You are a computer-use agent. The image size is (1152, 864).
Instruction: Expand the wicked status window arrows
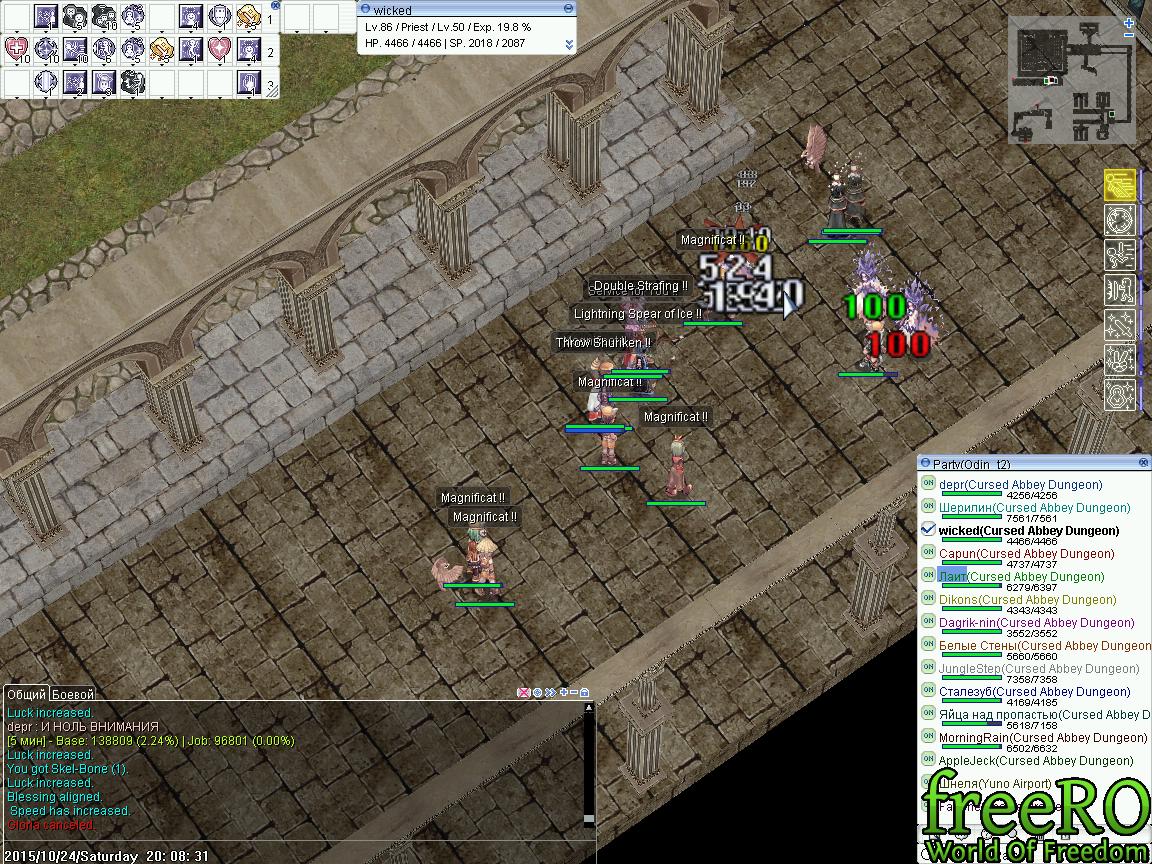[569, 44]
